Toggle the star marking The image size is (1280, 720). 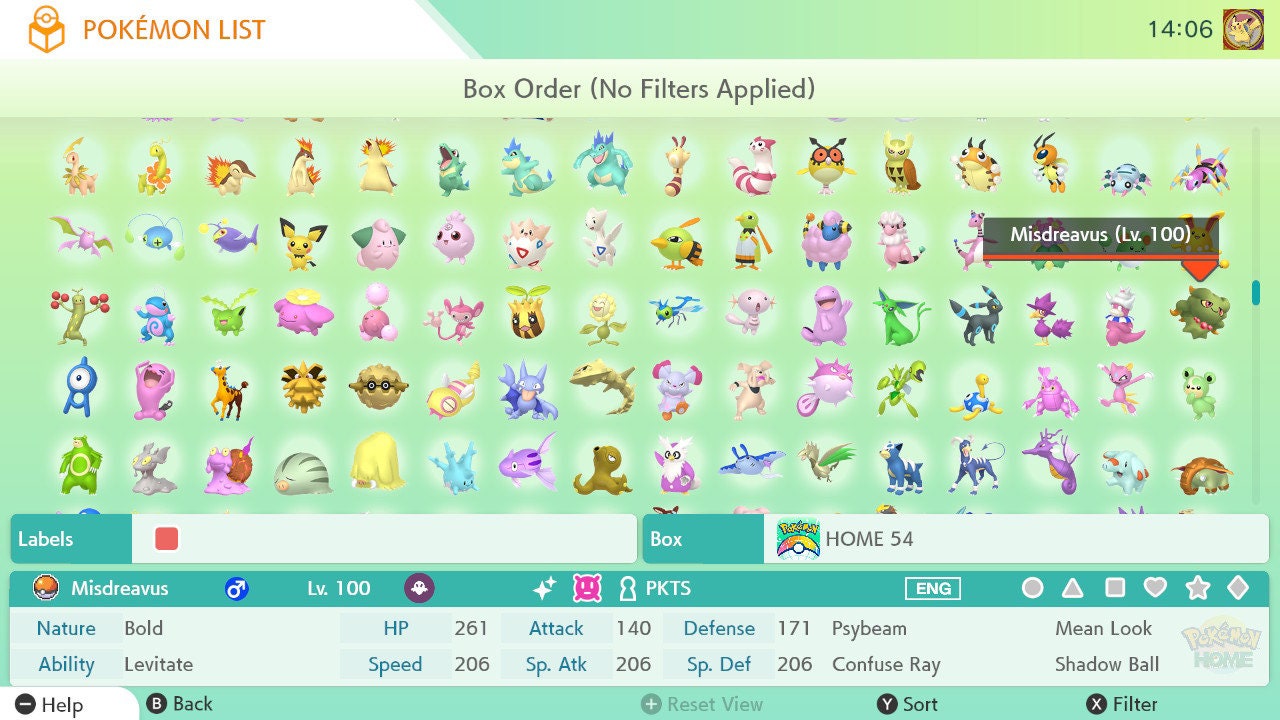click(1197, 588)
